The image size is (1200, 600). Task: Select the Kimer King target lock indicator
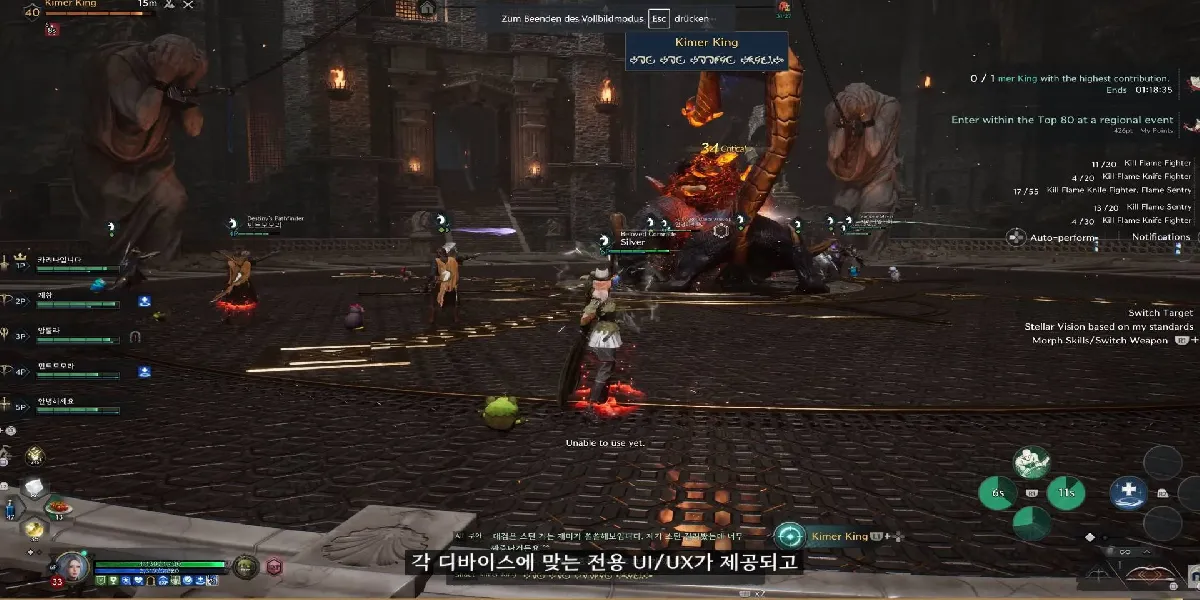pos(790,537)
